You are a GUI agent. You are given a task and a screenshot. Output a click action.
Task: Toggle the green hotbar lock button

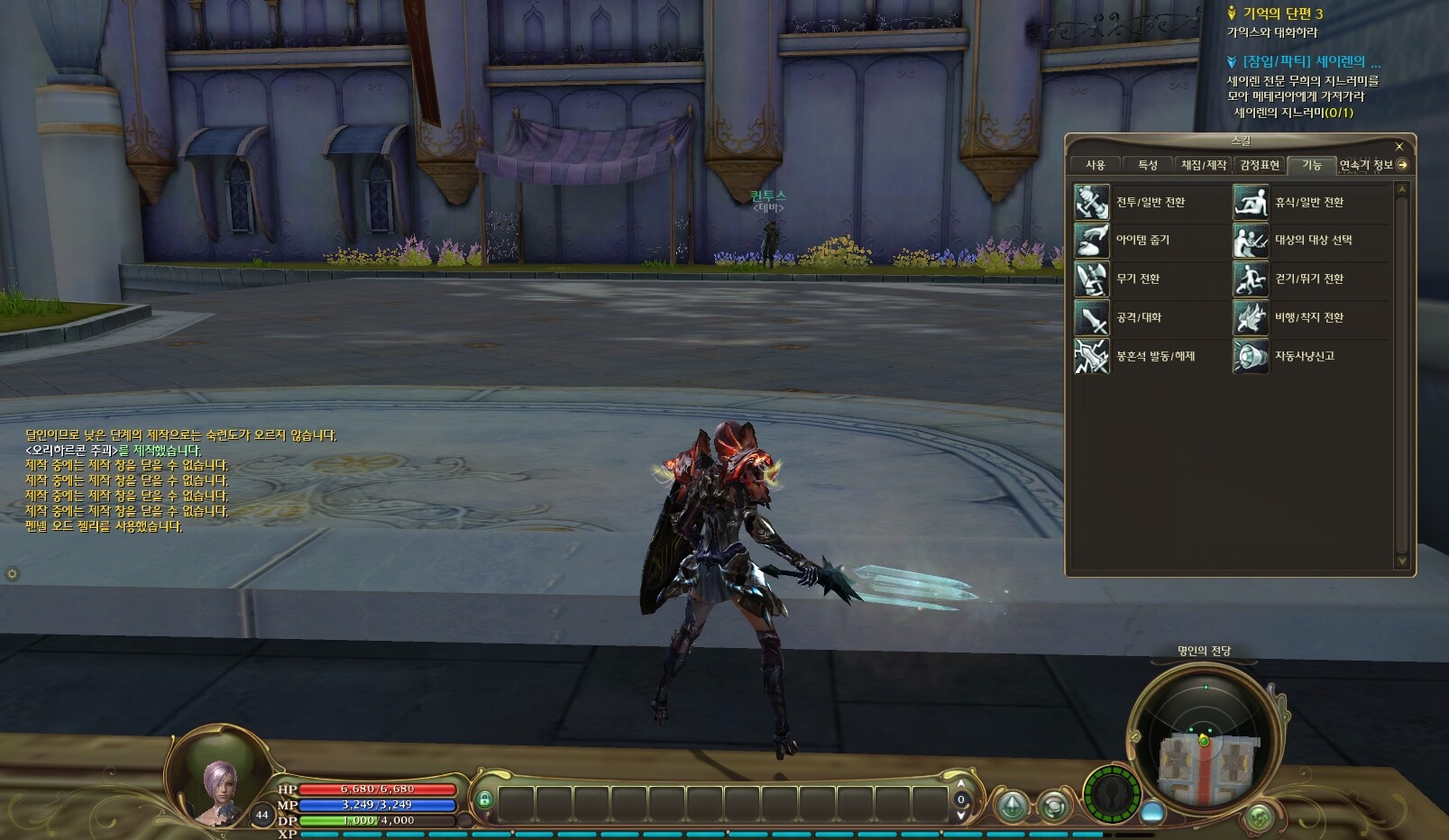pyautogui.click(x=484, y=799)
